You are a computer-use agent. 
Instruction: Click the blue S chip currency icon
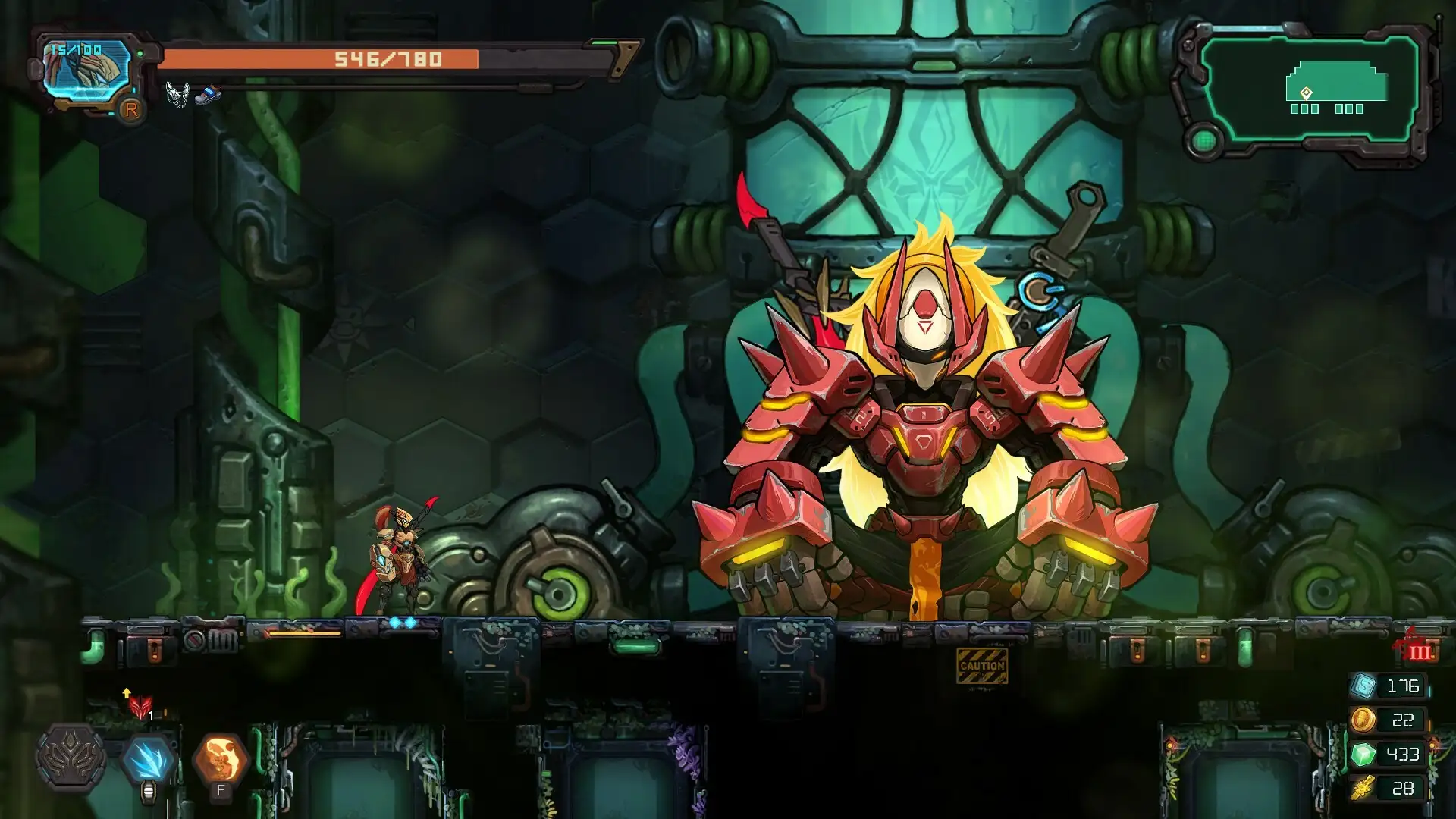point(1363,686)
